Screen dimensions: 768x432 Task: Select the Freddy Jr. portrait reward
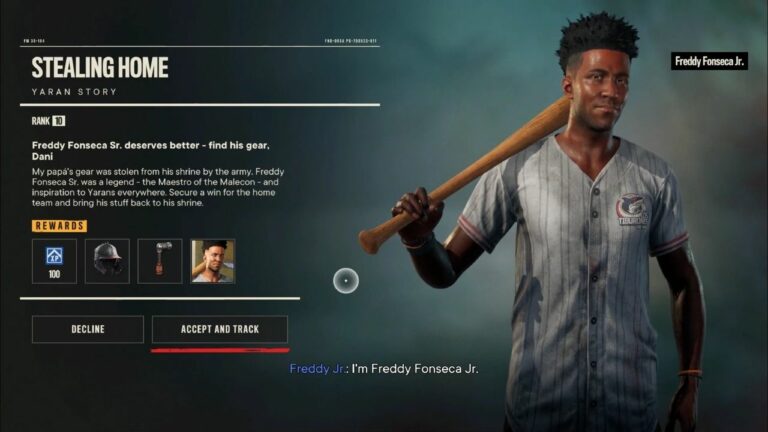213,260
